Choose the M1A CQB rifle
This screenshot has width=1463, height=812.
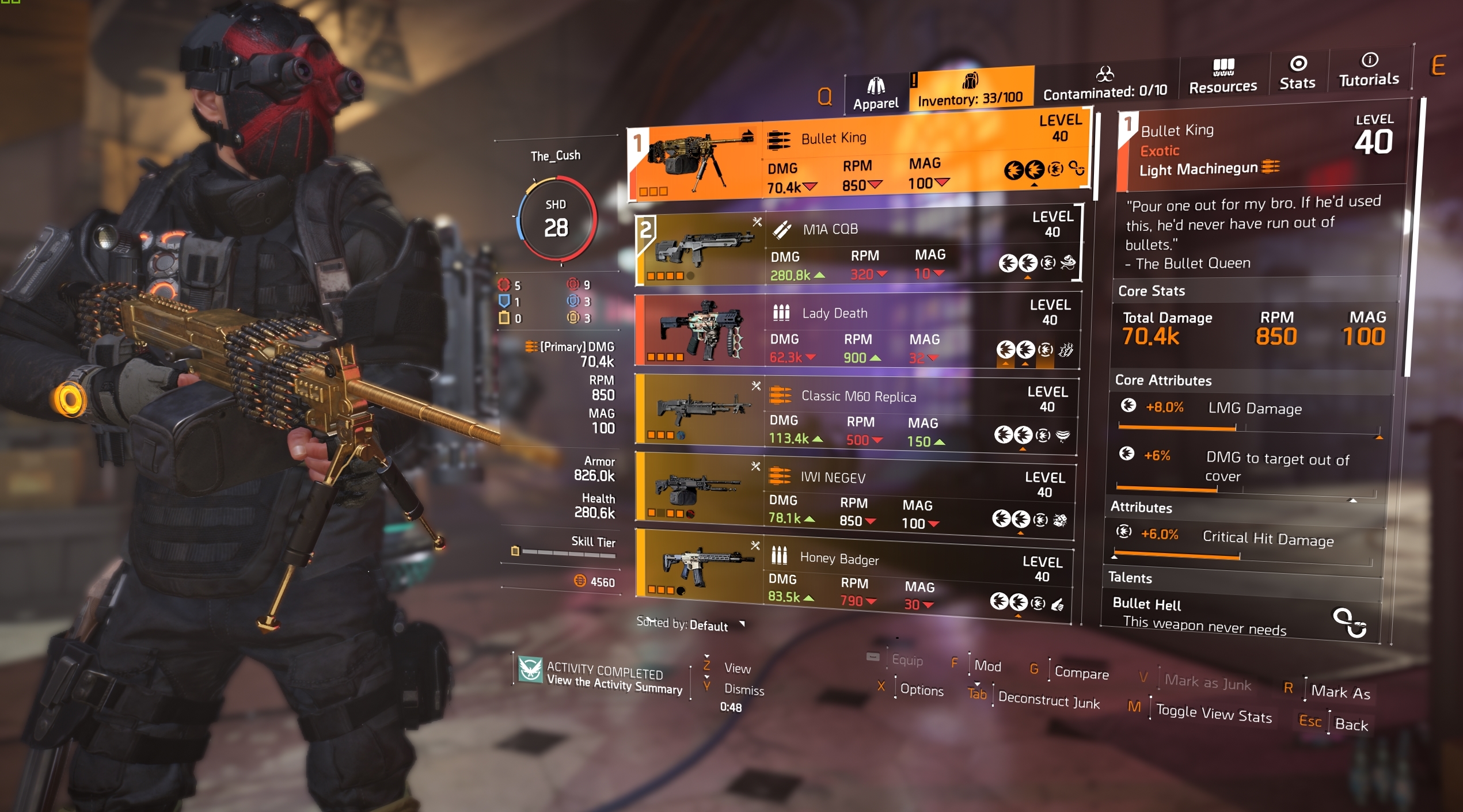(x=858, y=249)
